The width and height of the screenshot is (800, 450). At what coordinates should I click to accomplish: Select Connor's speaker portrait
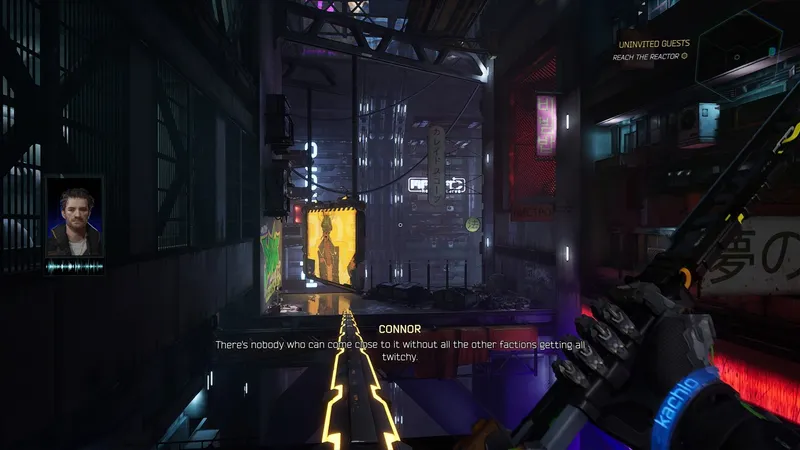pos(74,218)
